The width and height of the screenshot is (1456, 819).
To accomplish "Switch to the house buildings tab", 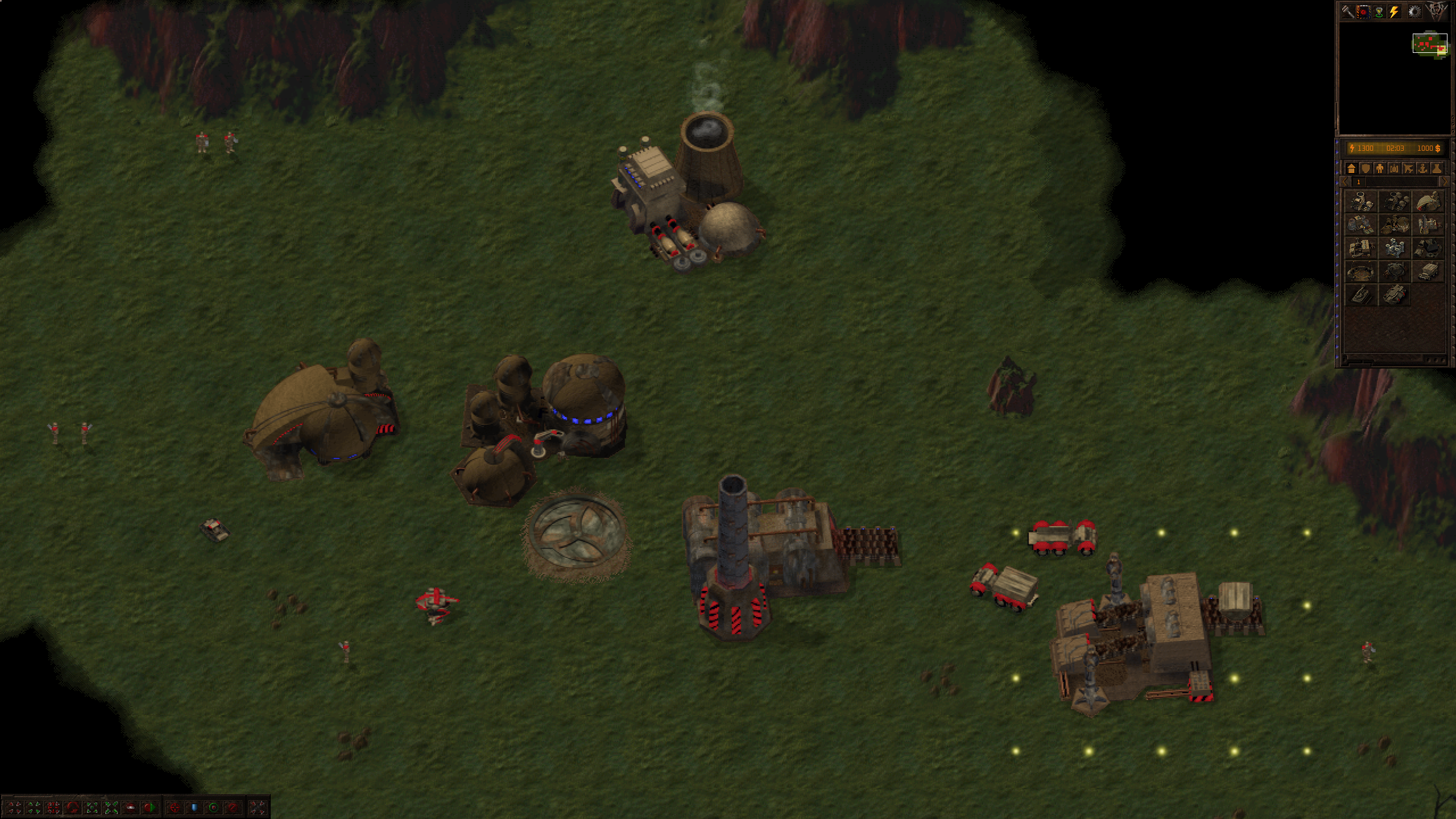I will point(1351,168).
